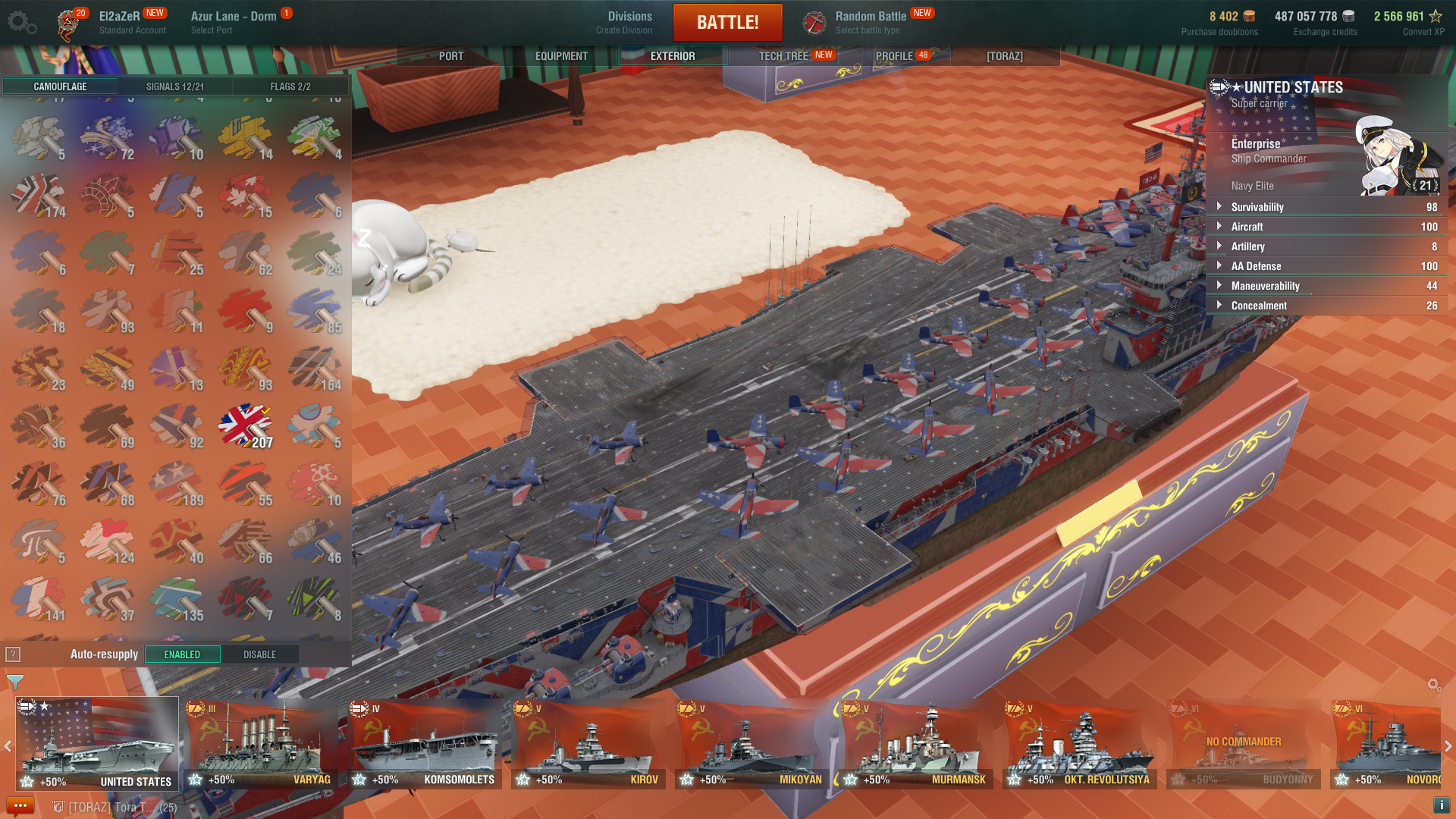Image resolution: width=1456 pixels, height=819 pixels.
Task: Open the Random Battle type selector
Action: pyautogui.click(x=871, y=22)
